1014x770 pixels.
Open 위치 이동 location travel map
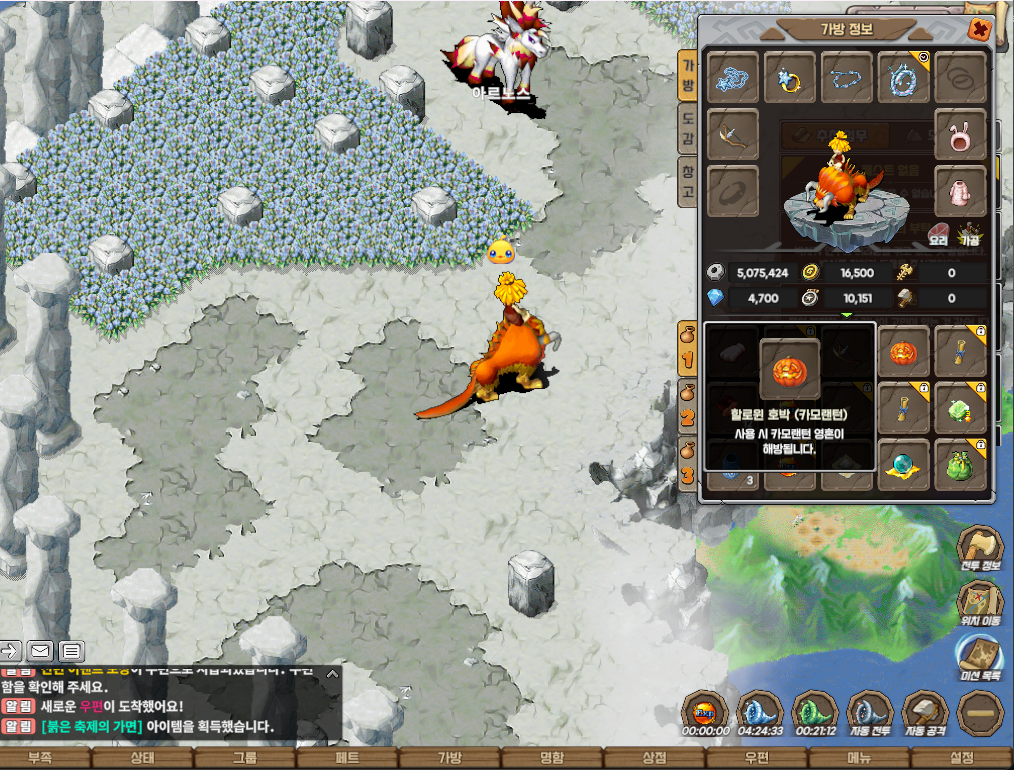[x=980, y=604]
